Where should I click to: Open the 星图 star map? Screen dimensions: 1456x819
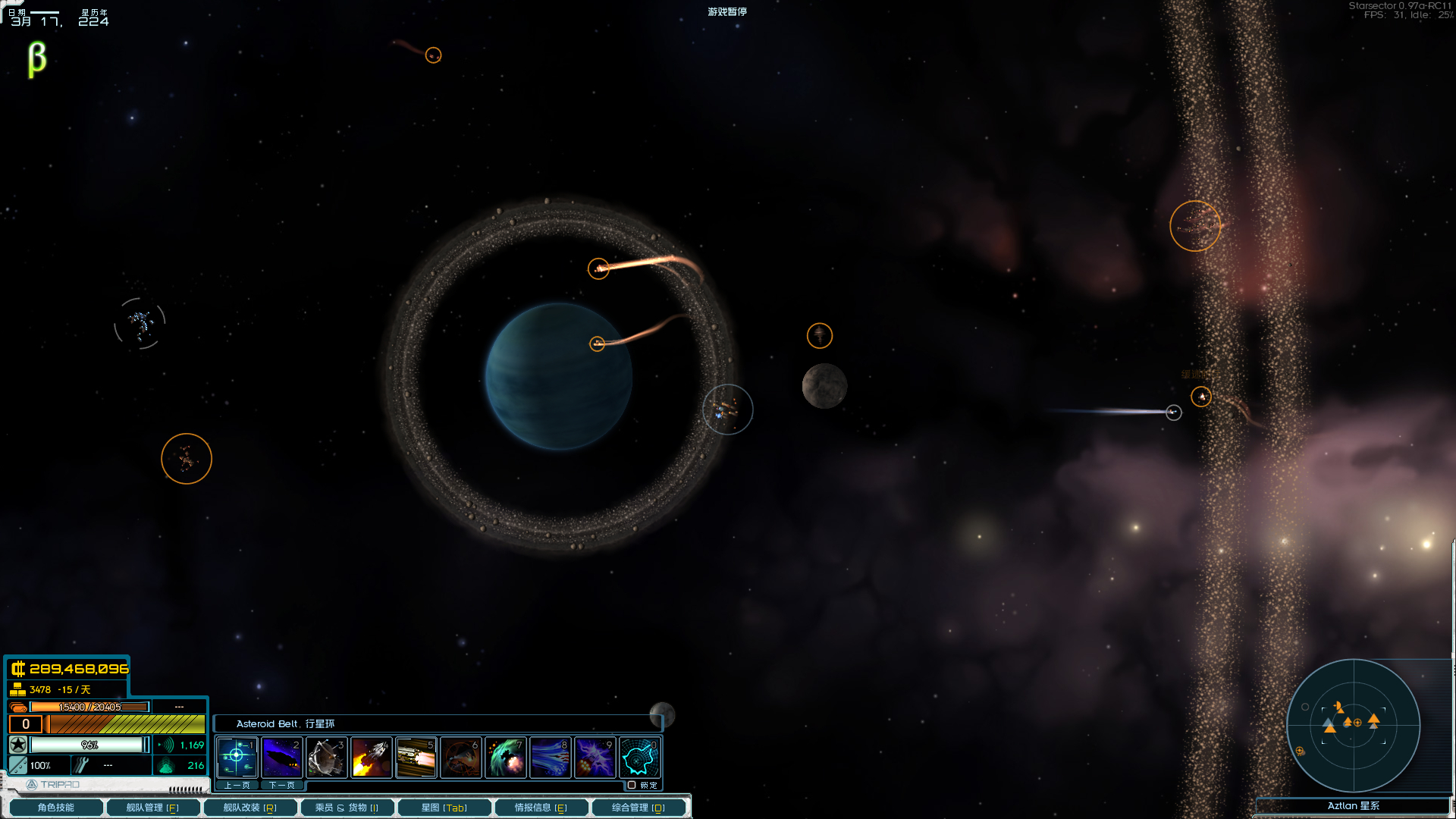[444, 808]
